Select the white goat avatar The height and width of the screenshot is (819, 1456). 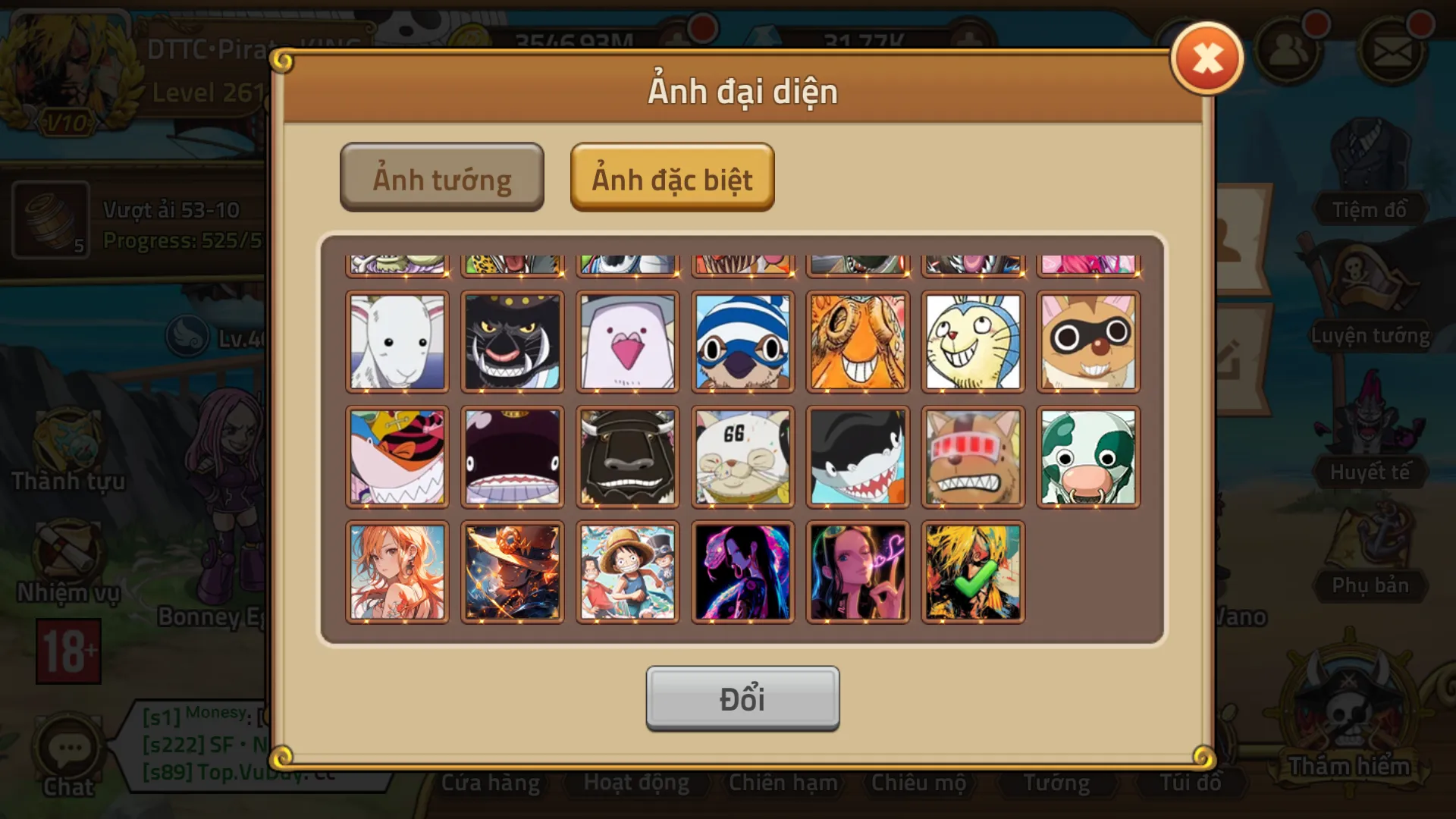pyautogui.click(x=397, y=341)
